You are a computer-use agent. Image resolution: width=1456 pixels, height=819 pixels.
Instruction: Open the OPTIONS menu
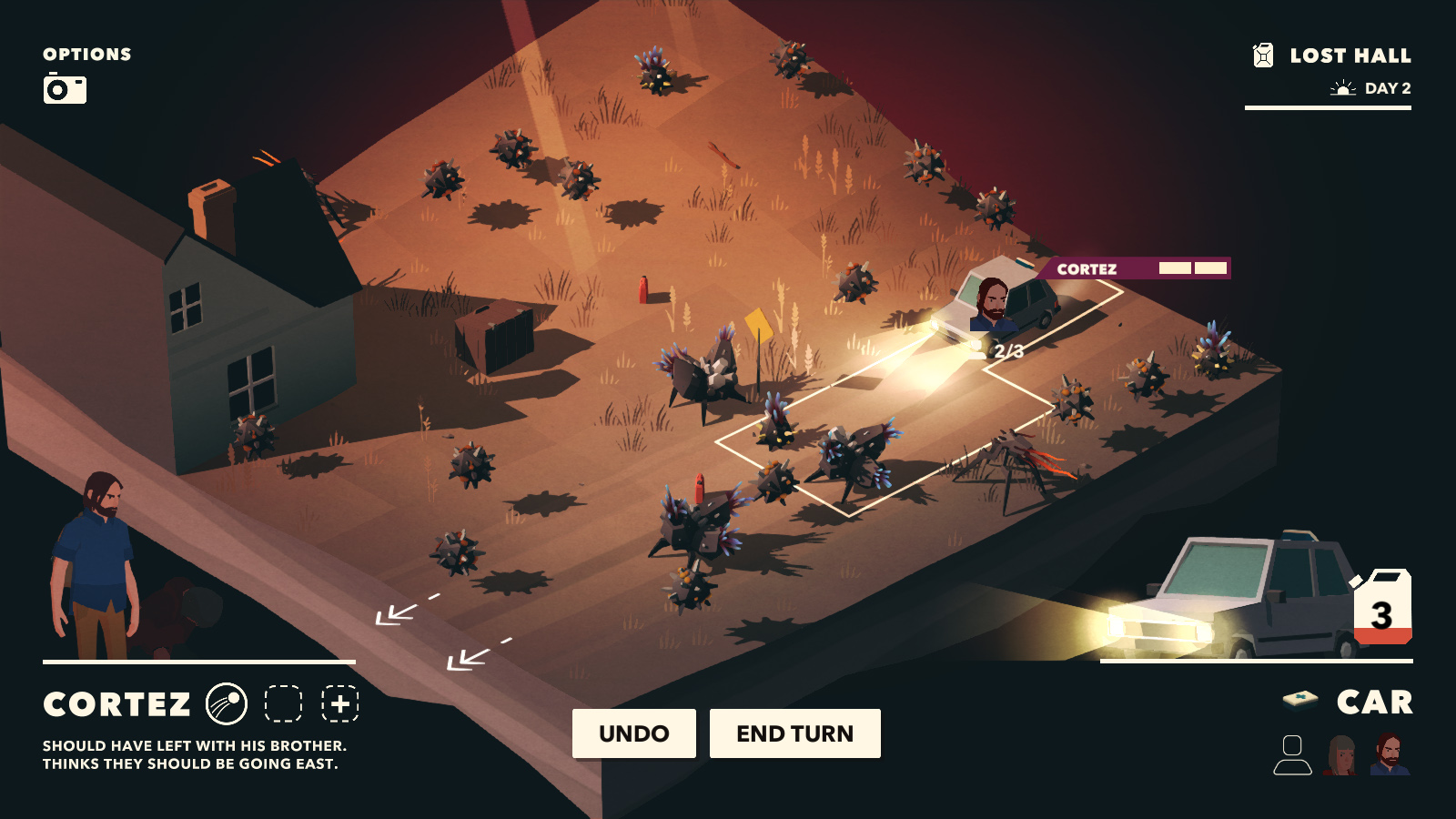point(86,54)
